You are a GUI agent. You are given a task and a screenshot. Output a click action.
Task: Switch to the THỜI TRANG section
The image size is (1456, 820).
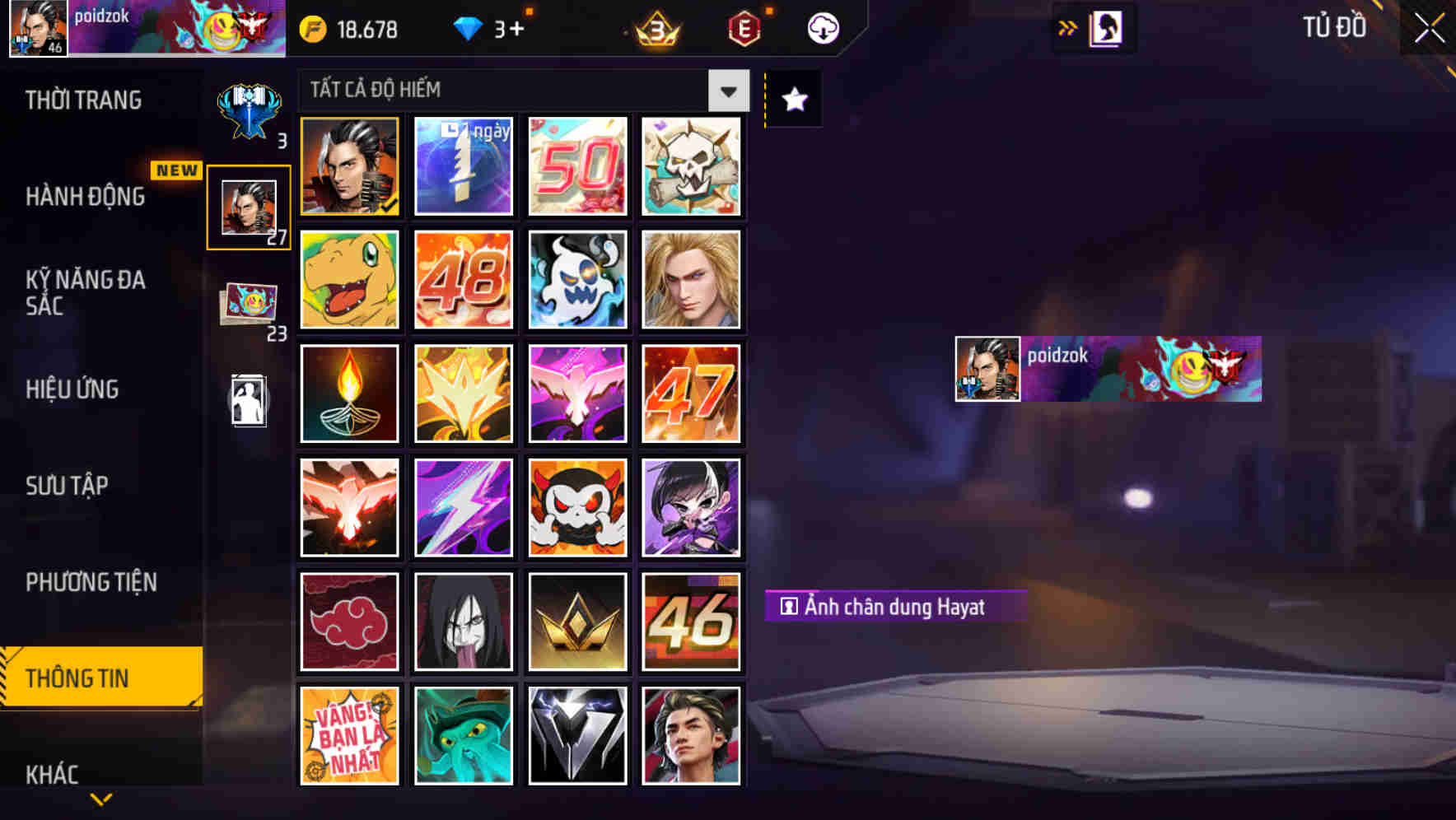(82, 100)
